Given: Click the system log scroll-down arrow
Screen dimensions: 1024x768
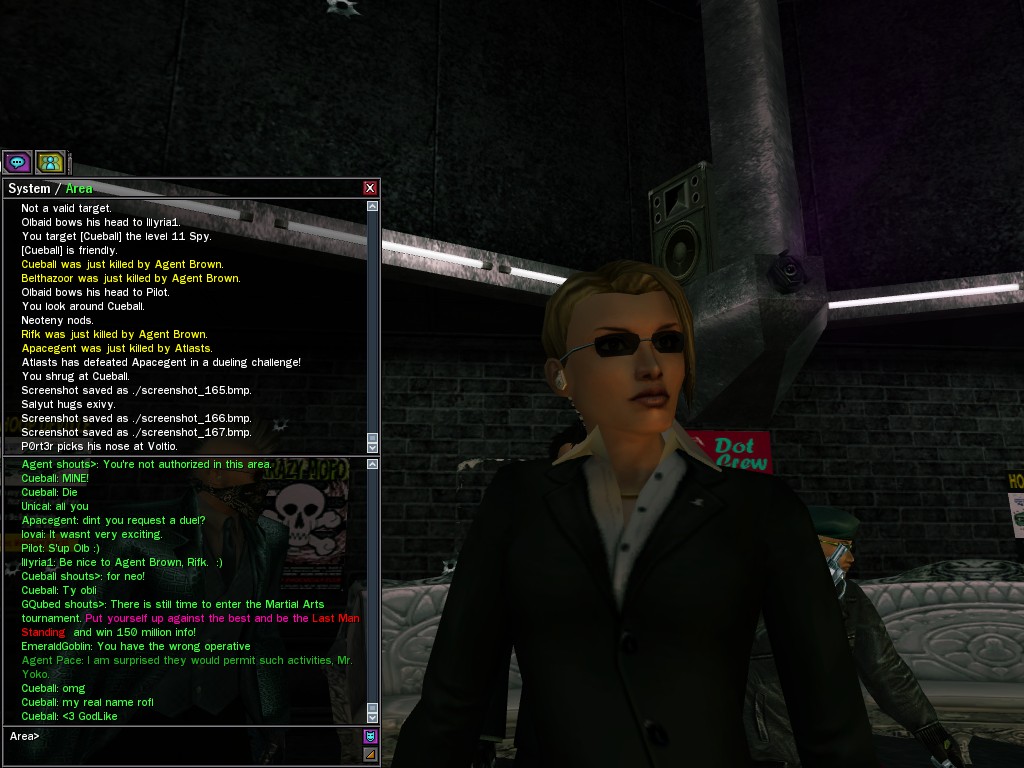Looking at the screenshot, I should (x=373, y=448).
